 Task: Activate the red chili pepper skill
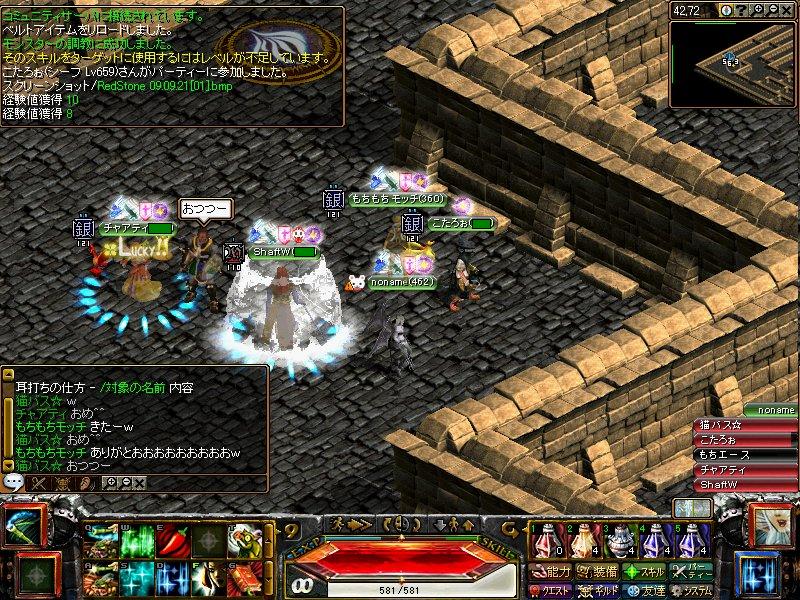(171, 541)
